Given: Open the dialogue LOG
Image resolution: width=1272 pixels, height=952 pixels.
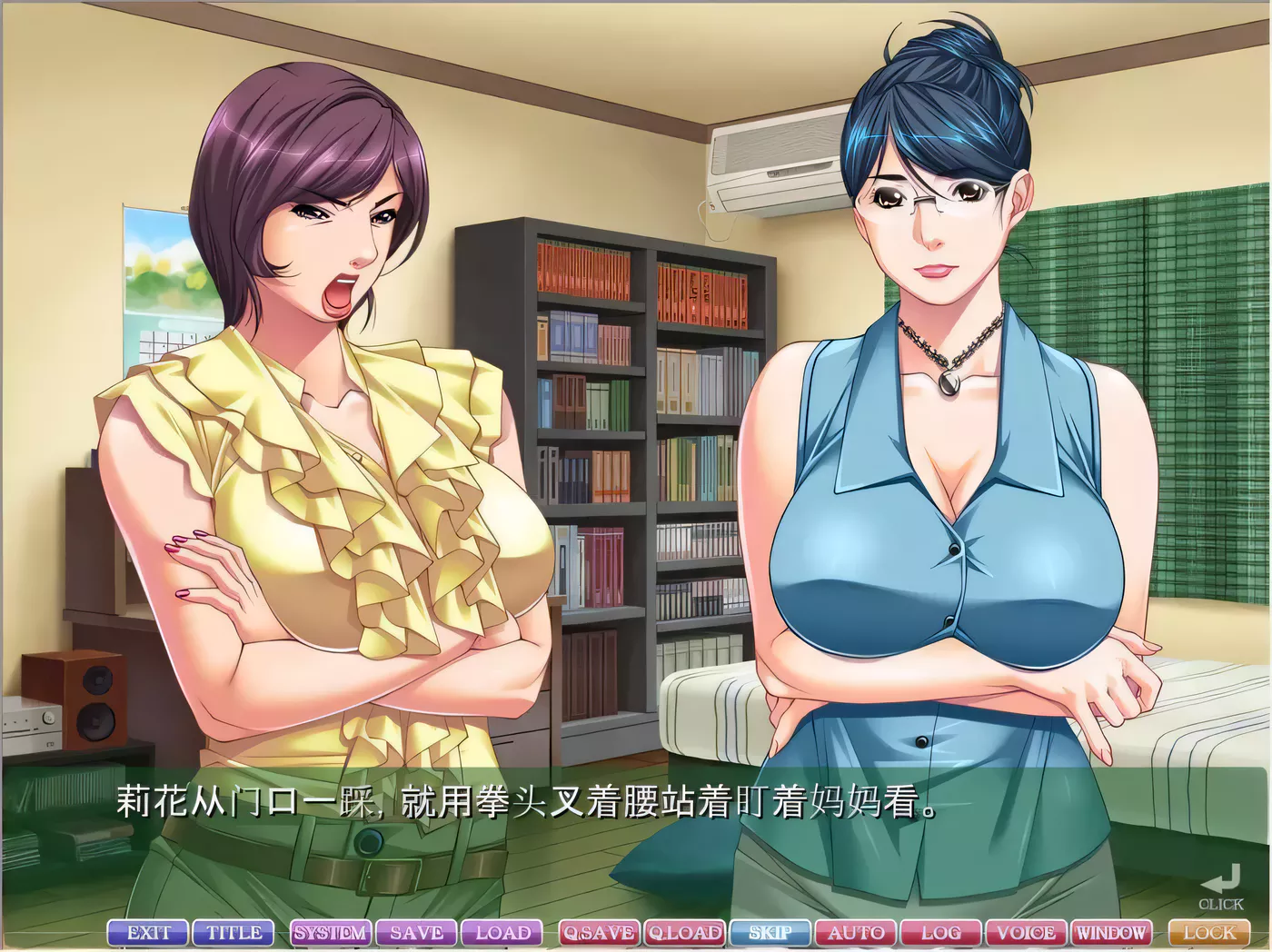Looking at the screenshot, I should [940, 933].
